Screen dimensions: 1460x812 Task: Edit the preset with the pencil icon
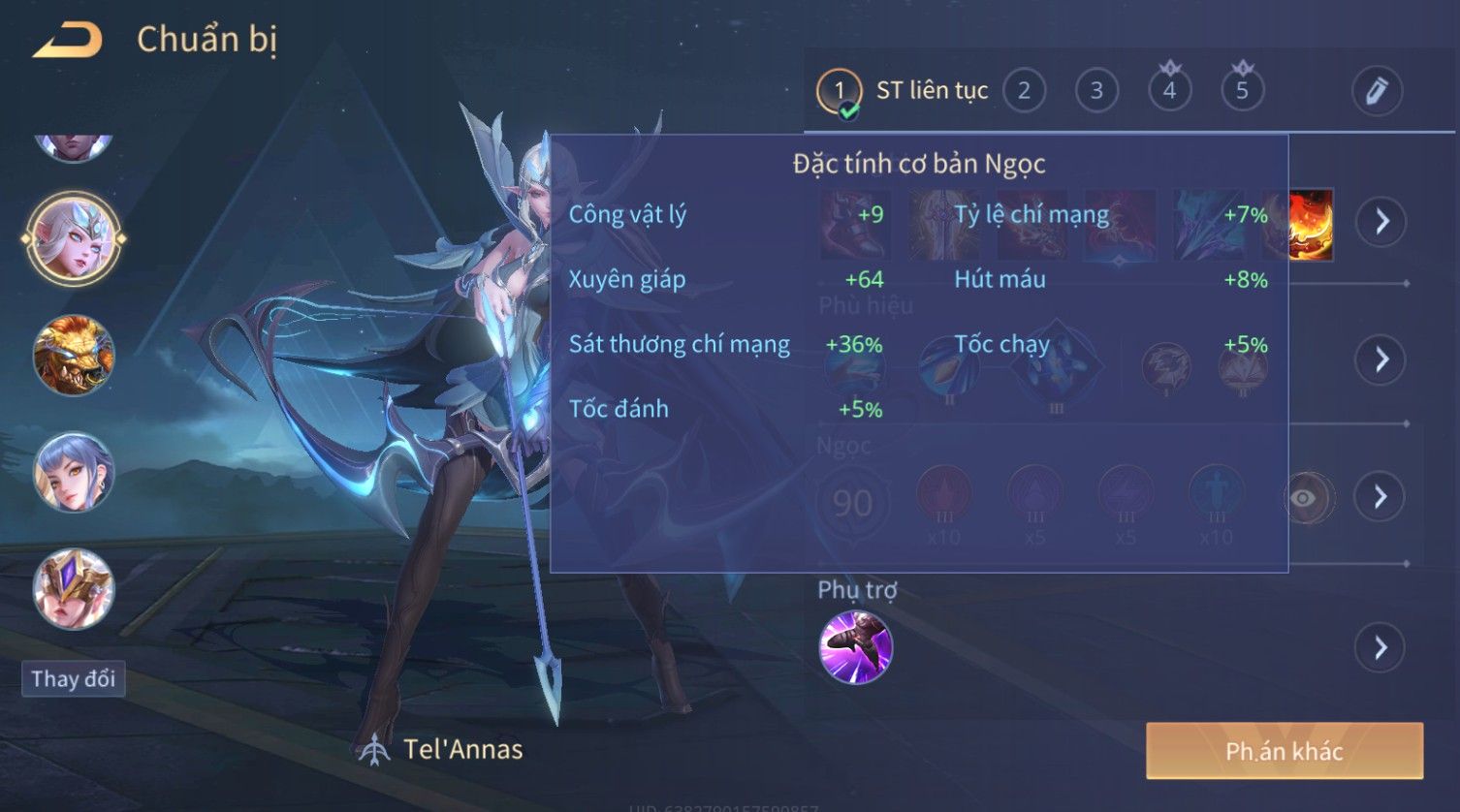(1377, 91)
